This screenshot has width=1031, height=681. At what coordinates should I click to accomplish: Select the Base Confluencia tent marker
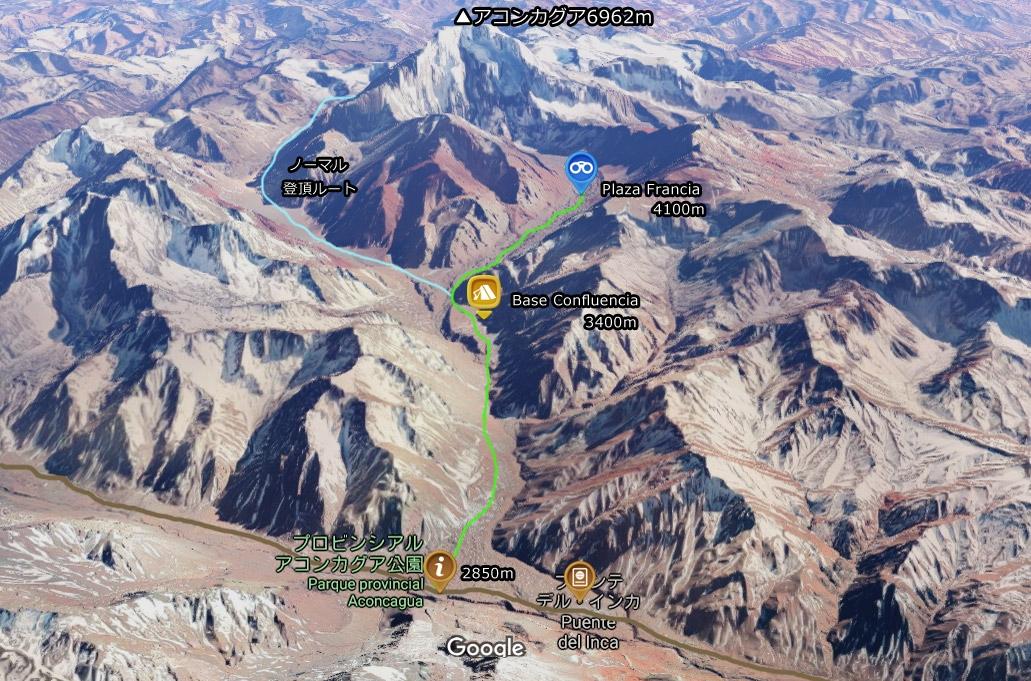pyautogui.click(x=484, y=292)
